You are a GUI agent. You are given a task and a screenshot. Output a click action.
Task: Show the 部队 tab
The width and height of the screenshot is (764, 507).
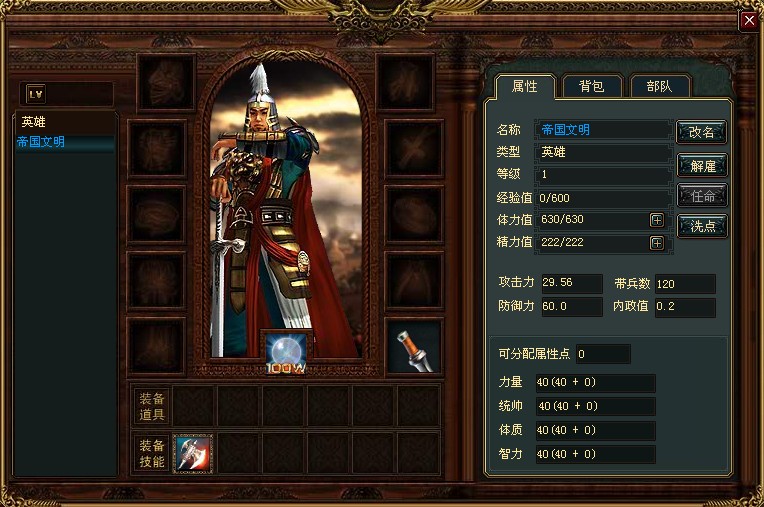click(660, 87)
